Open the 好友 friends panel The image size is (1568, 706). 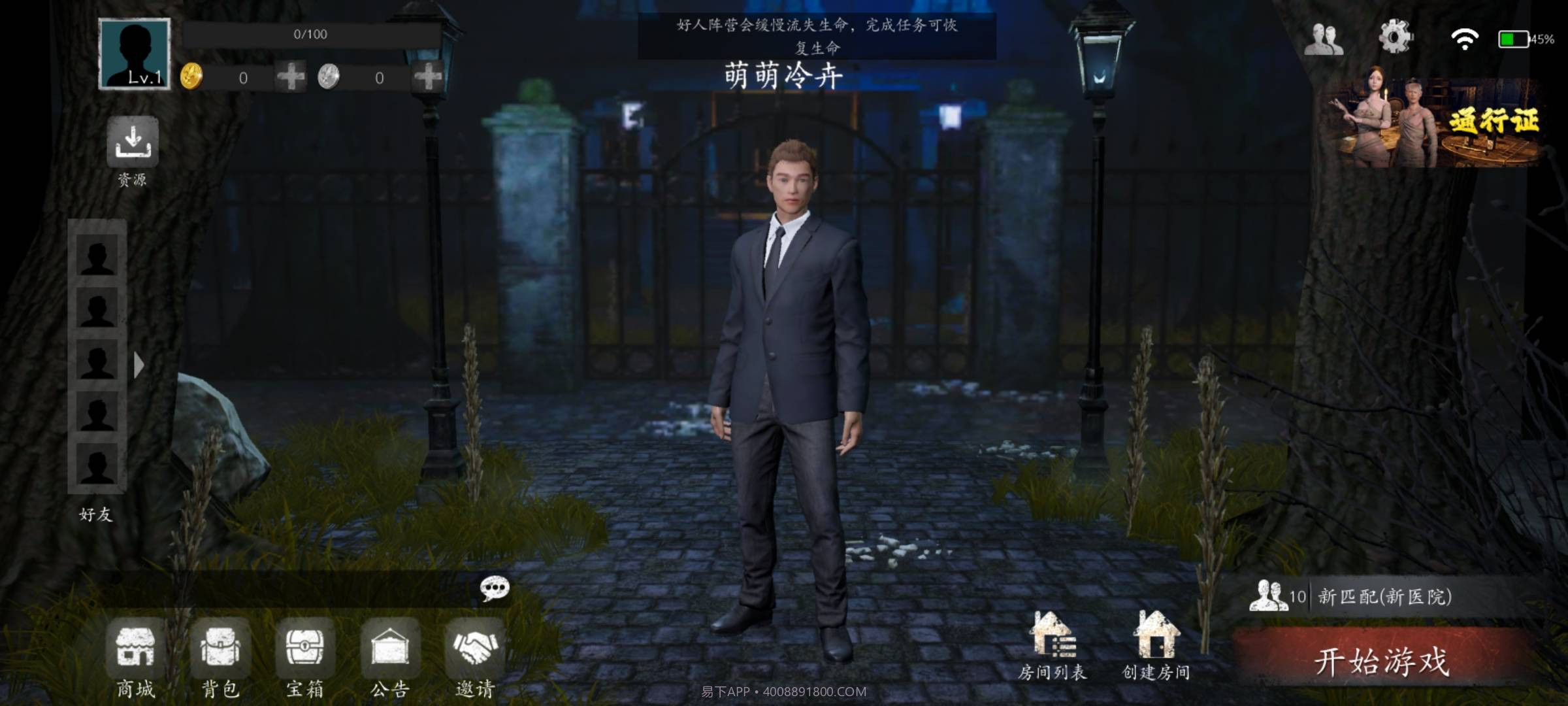pyautogui.click(x=97, y=516)
